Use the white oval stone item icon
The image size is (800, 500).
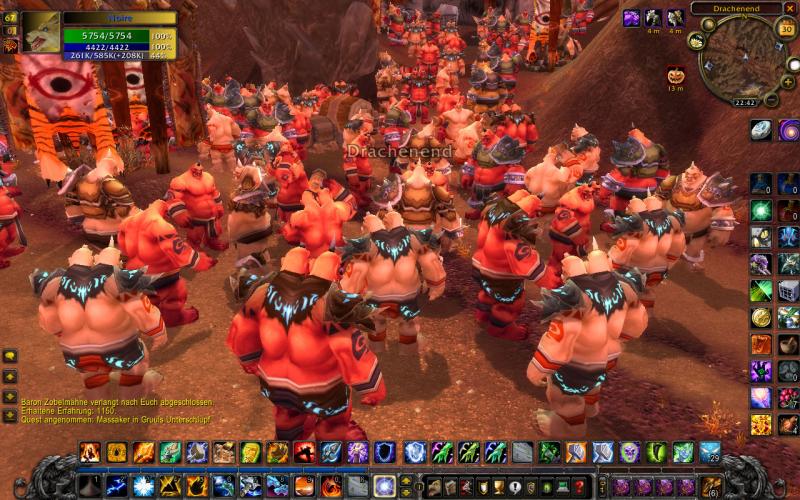(x=761, y=130)
